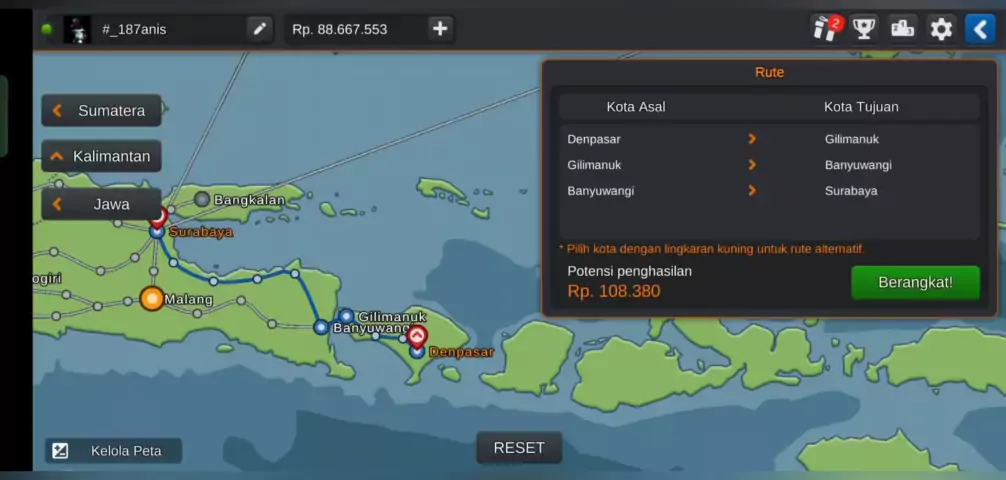
Task: Choose Gilimanuk city marker on map
Action: click(x=346, y=316)
